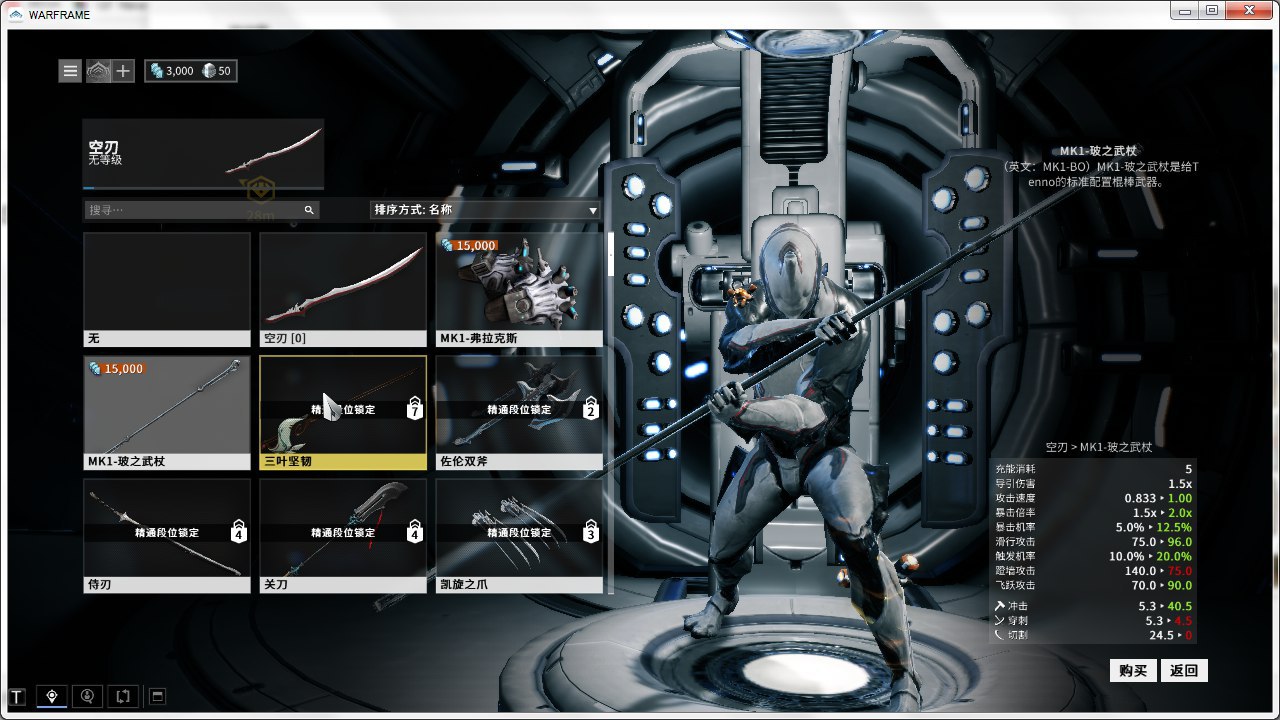
Task: Click the T chat icon
Action: pos(17,696)
